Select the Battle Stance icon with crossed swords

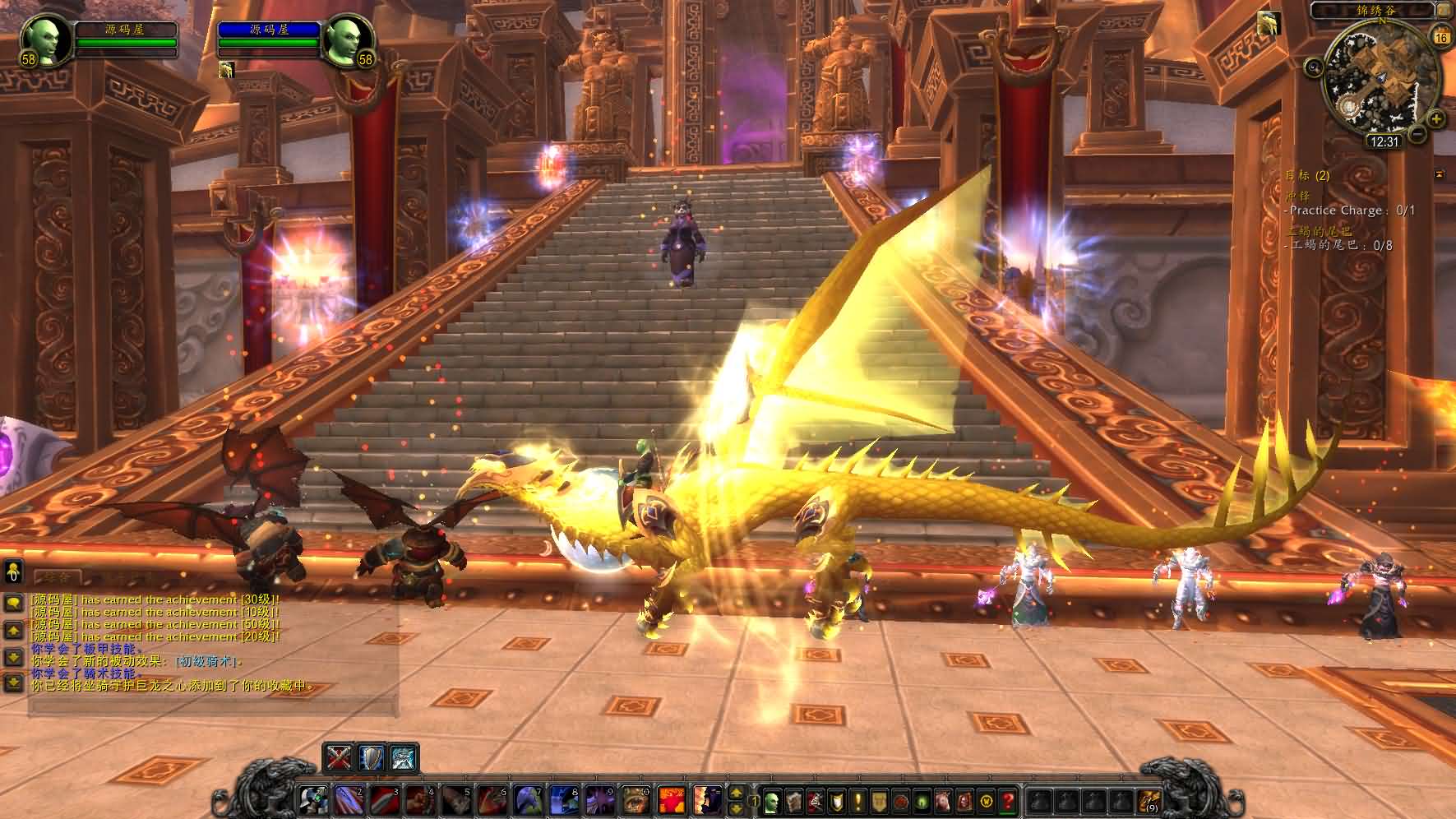point(340,757)
